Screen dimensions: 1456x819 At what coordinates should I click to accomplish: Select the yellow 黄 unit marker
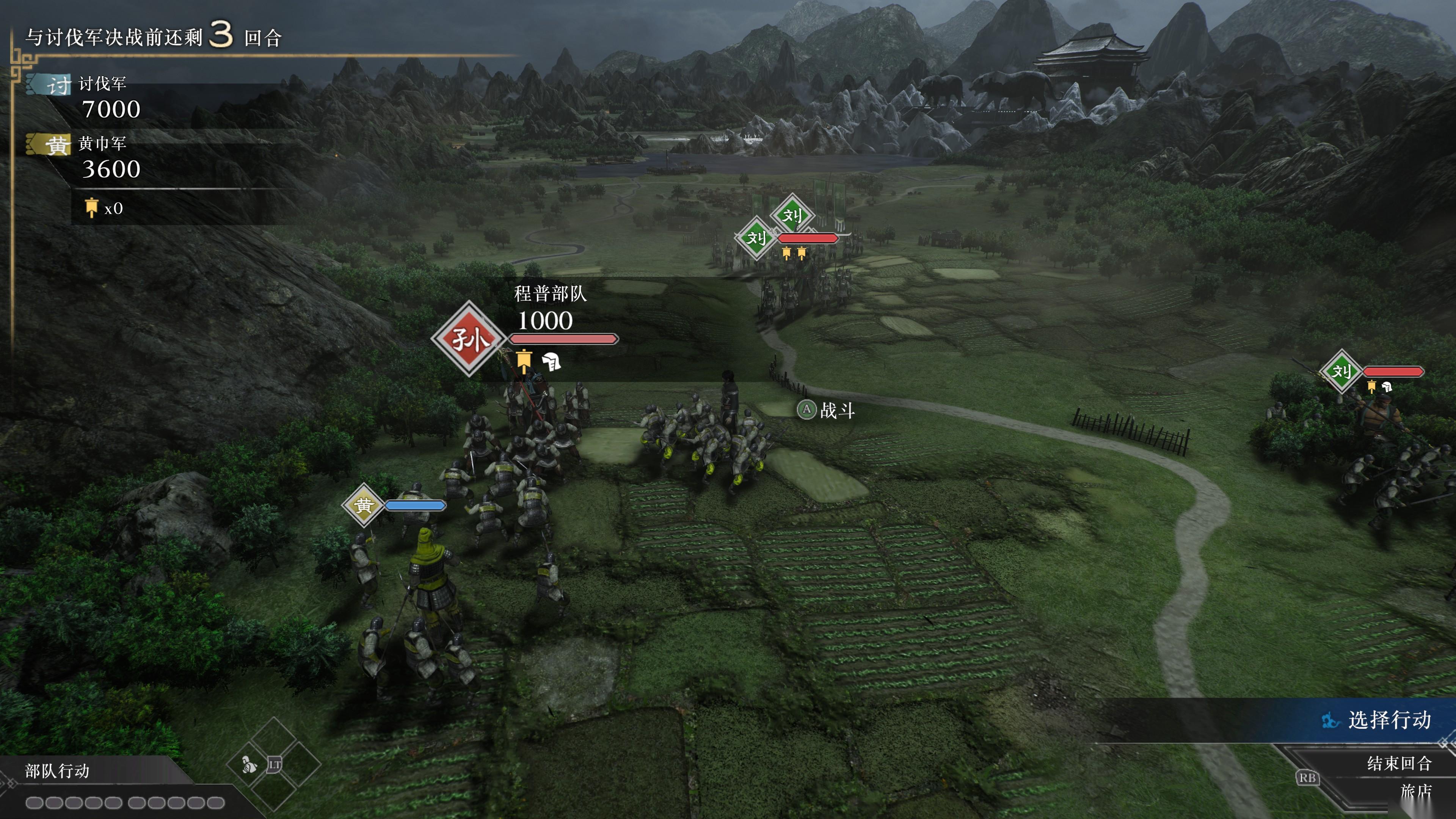tap(364, 505)
